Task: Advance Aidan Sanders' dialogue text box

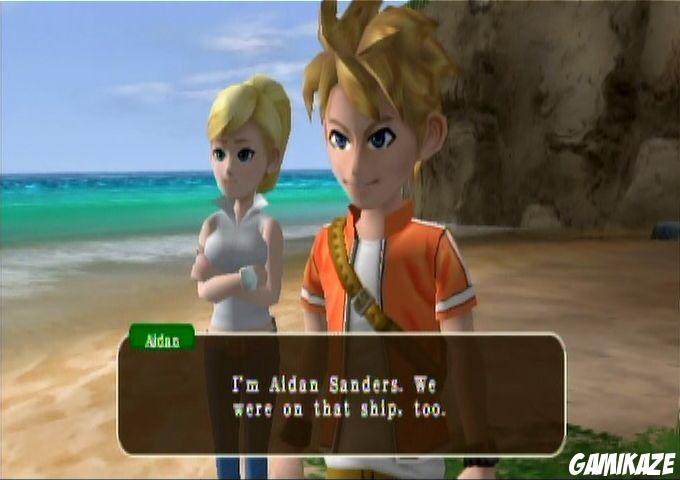Action: click(341, 395)
